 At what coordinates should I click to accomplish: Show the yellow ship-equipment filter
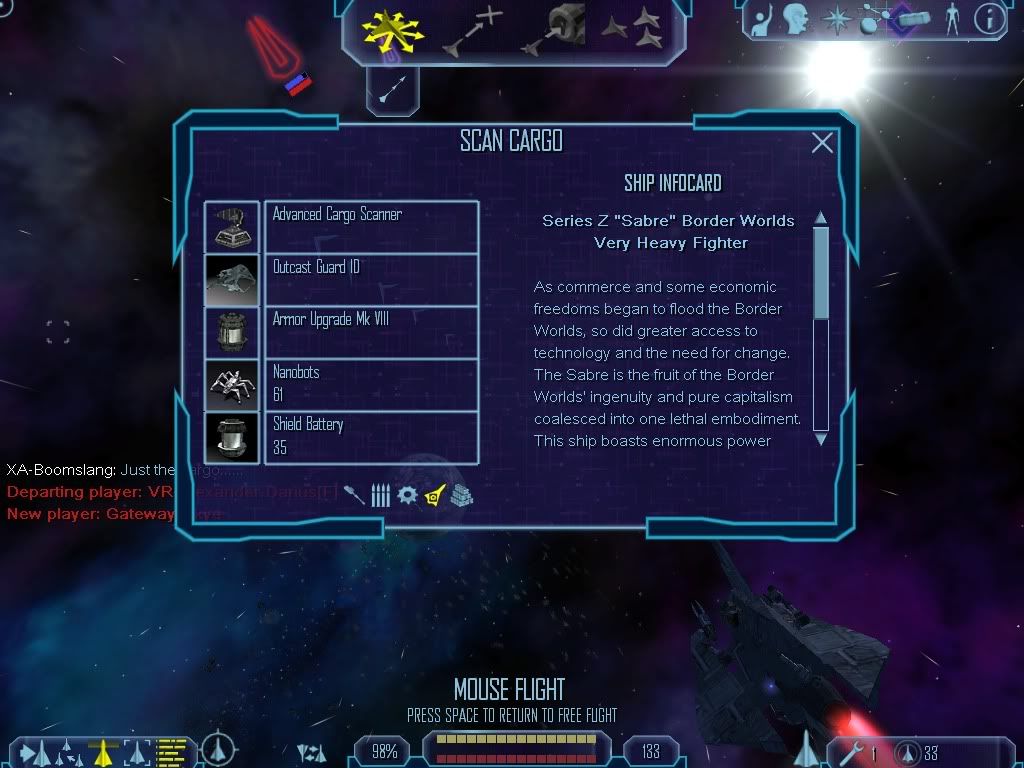click(434, 495)
